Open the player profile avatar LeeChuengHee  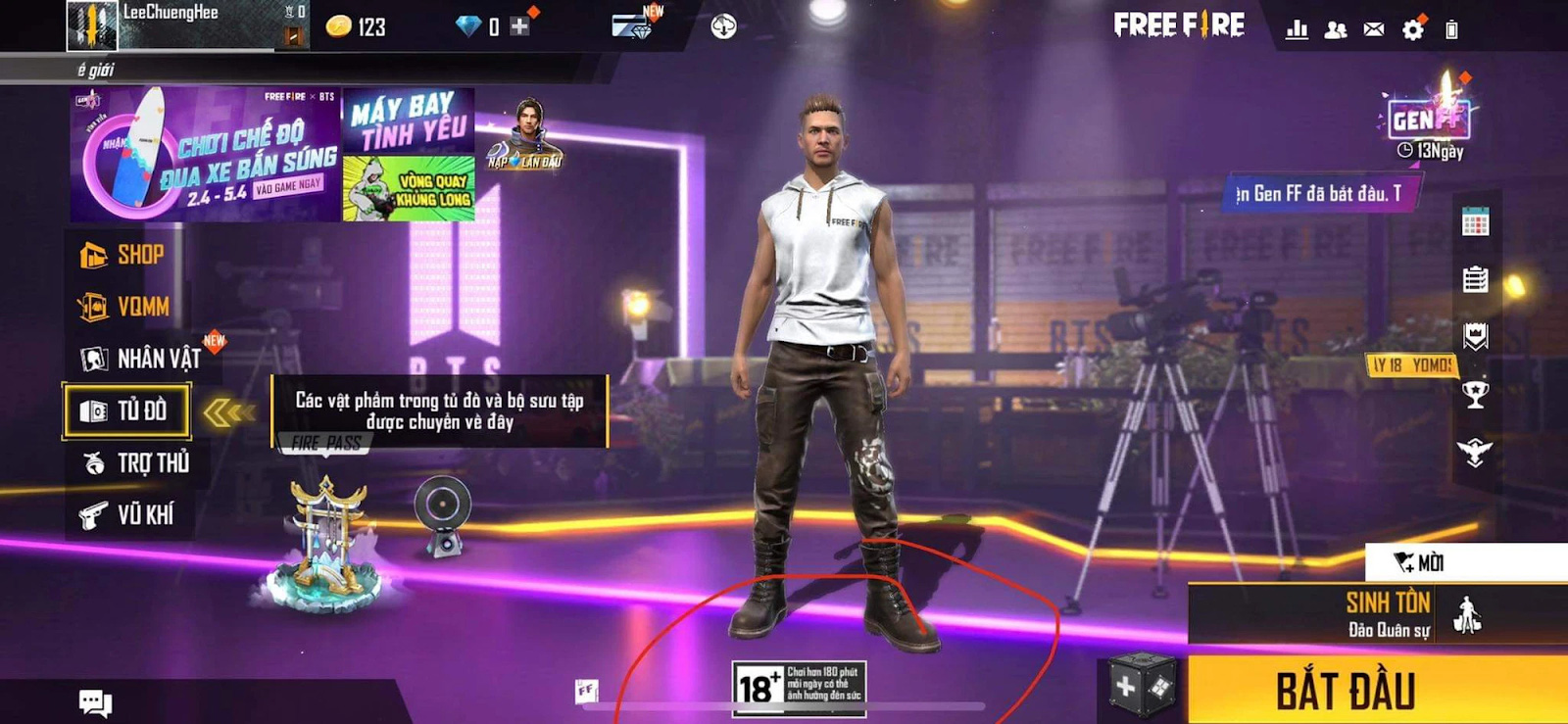92,25
